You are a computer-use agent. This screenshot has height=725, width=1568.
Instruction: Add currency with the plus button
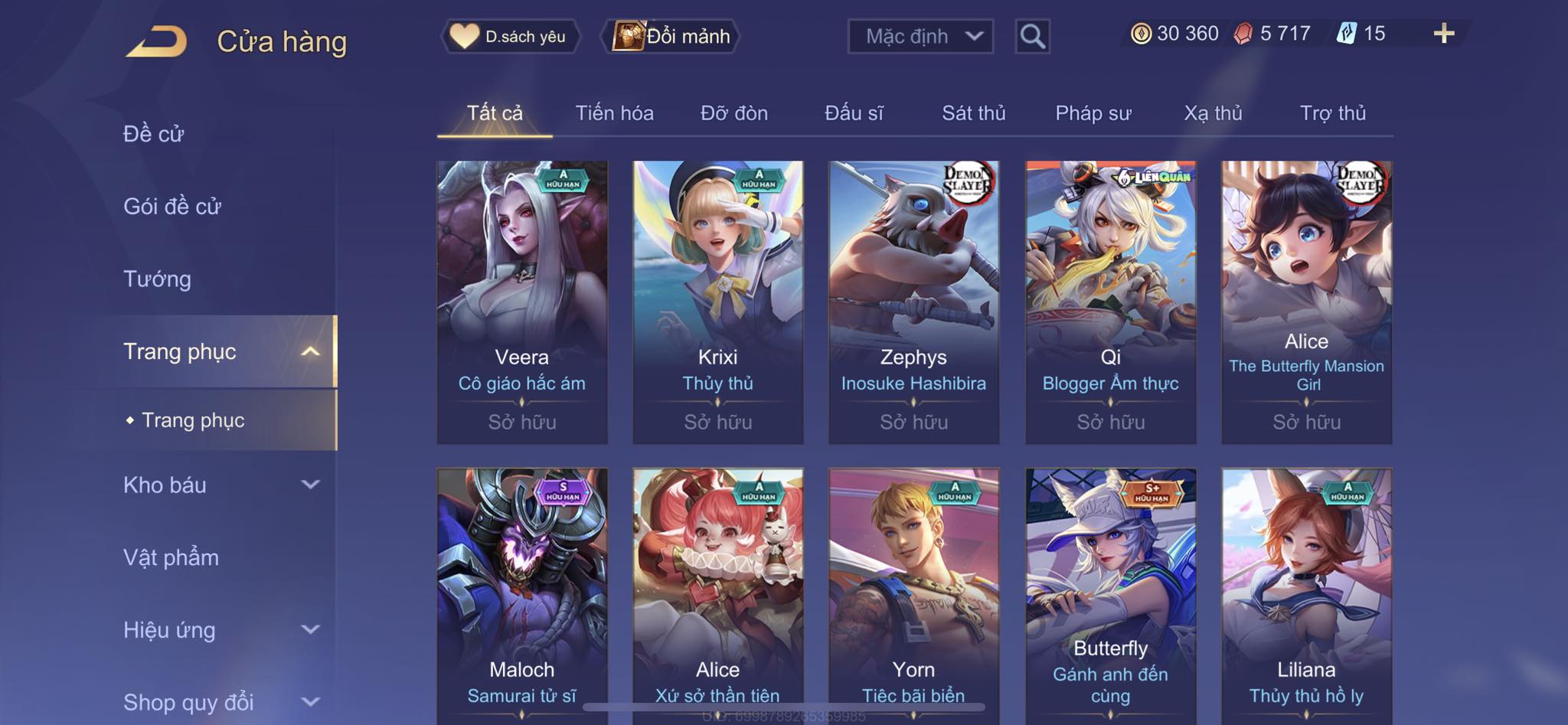point(1443,34)
